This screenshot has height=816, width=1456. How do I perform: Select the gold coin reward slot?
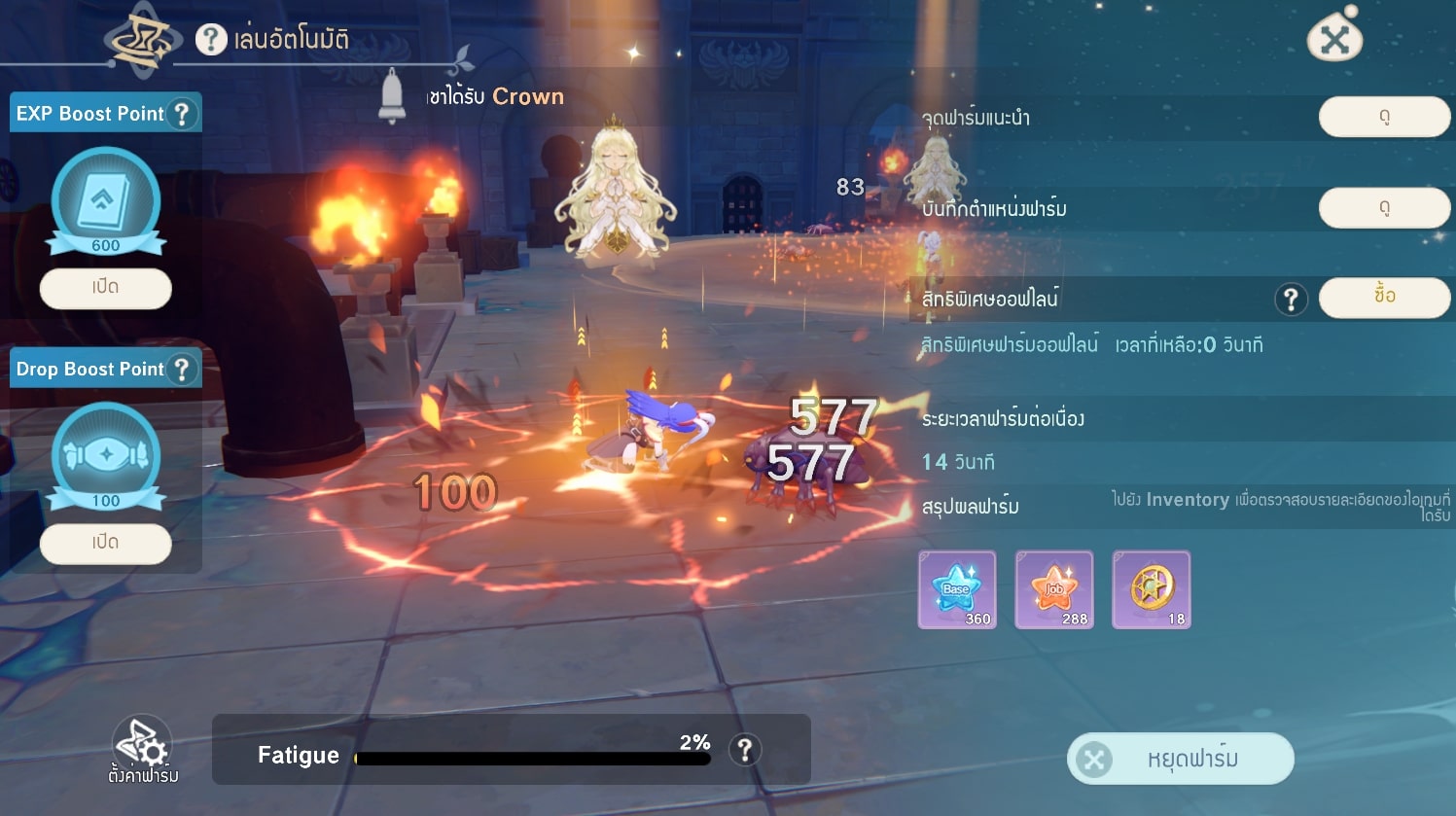pyautogui.click(x=1151, y=589)
